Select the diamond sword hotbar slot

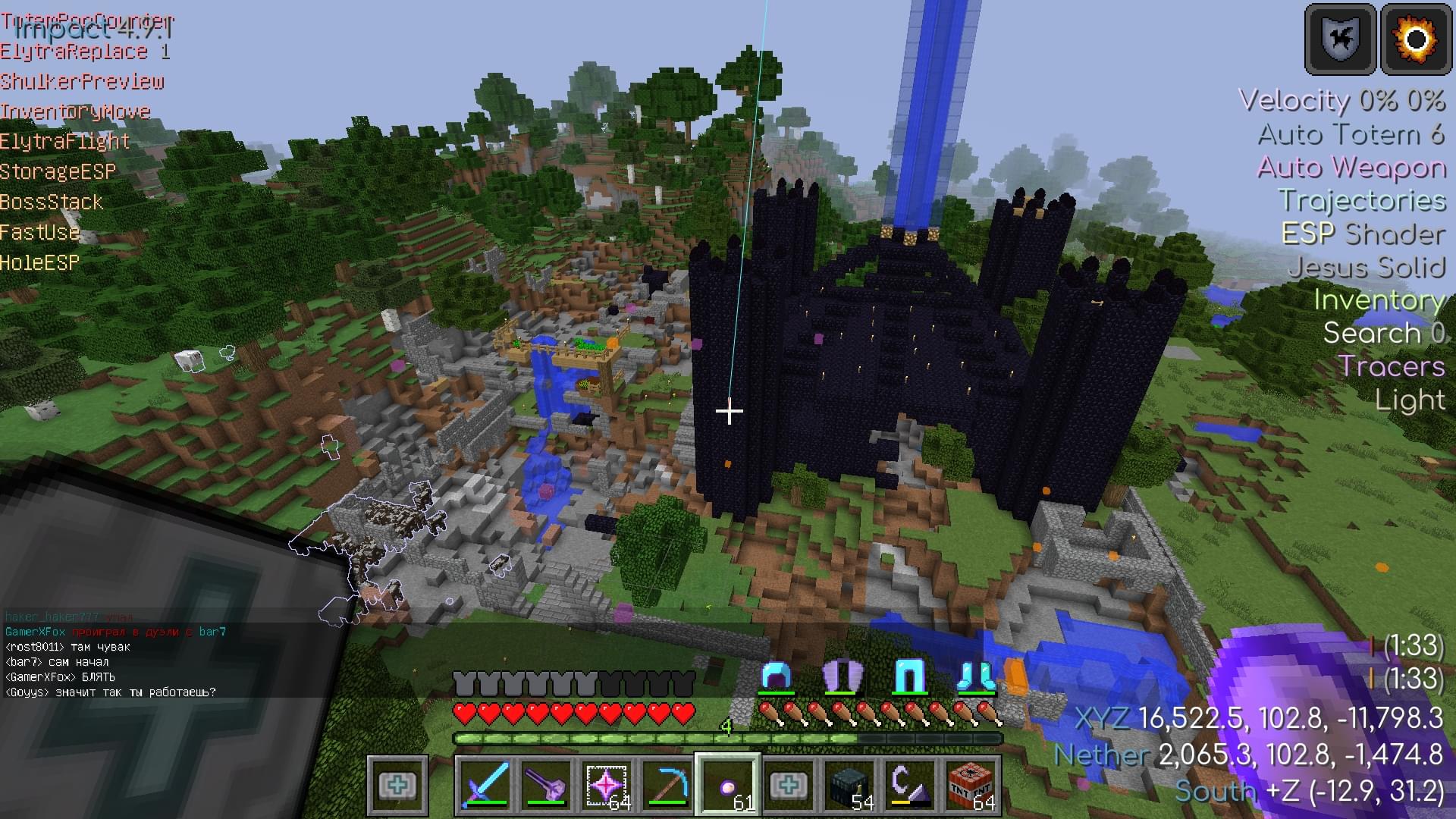tap(485, 784)
